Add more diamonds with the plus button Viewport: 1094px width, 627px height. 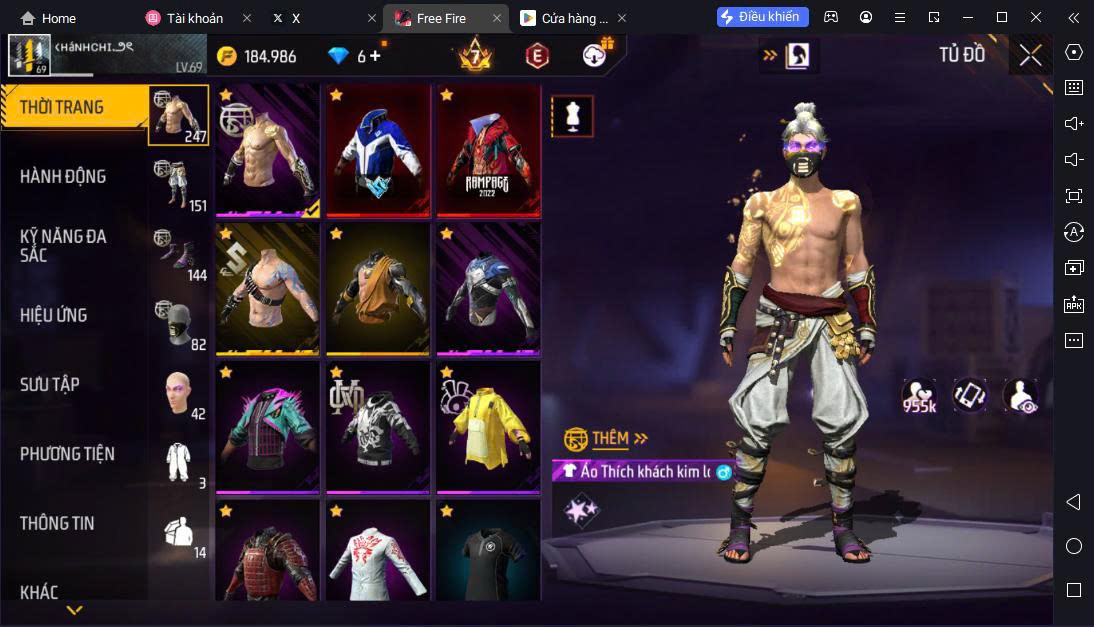click(376, 56)
